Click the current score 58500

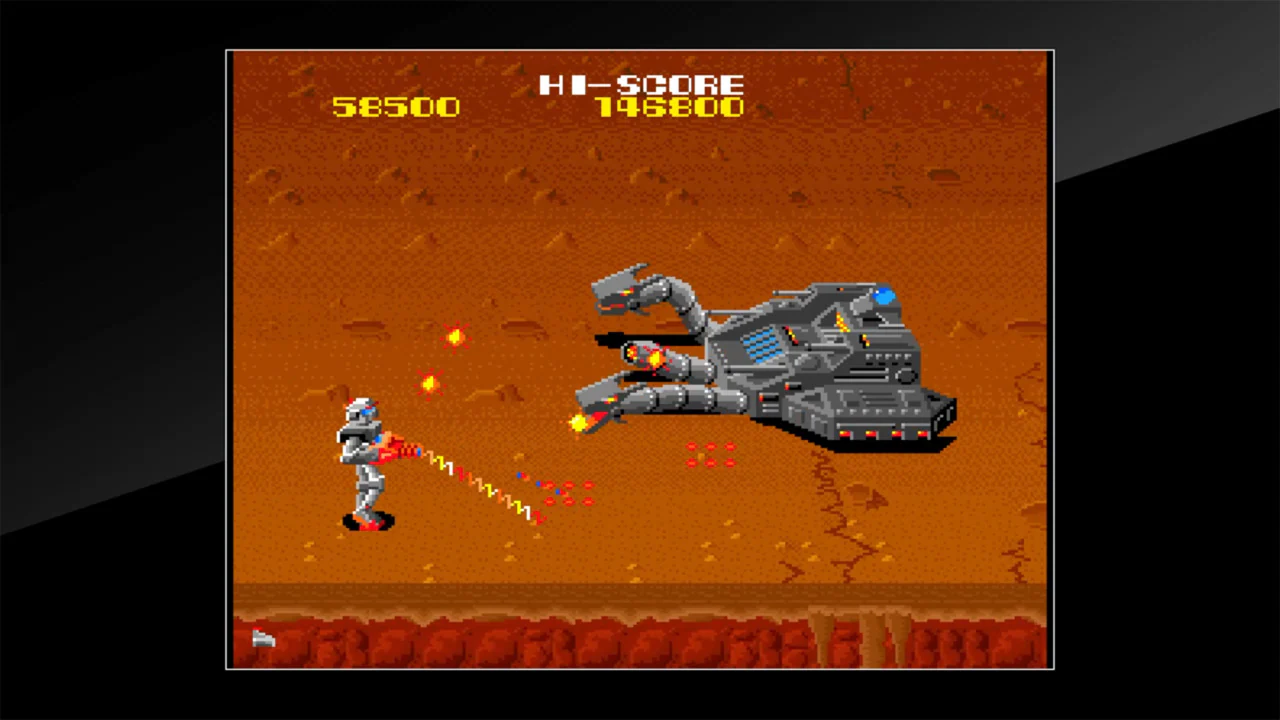[395, 107]
